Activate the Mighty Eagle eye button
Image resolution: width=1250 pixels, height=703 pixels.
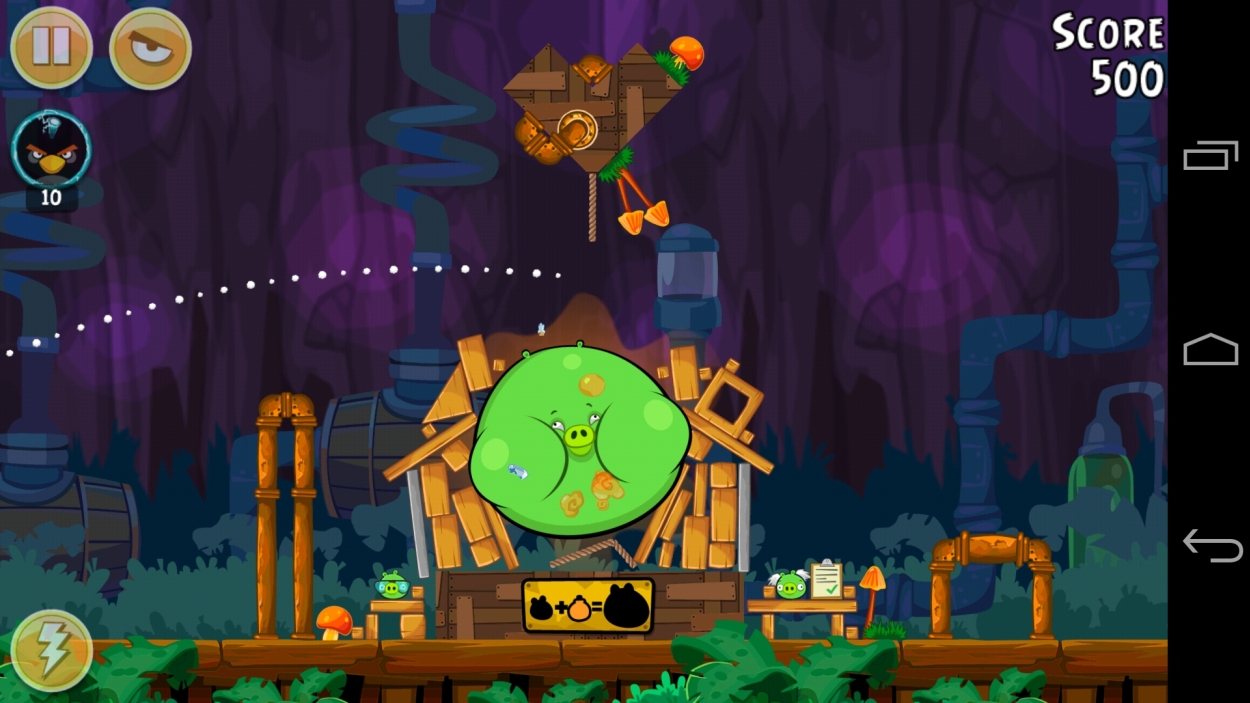(150, 47)
